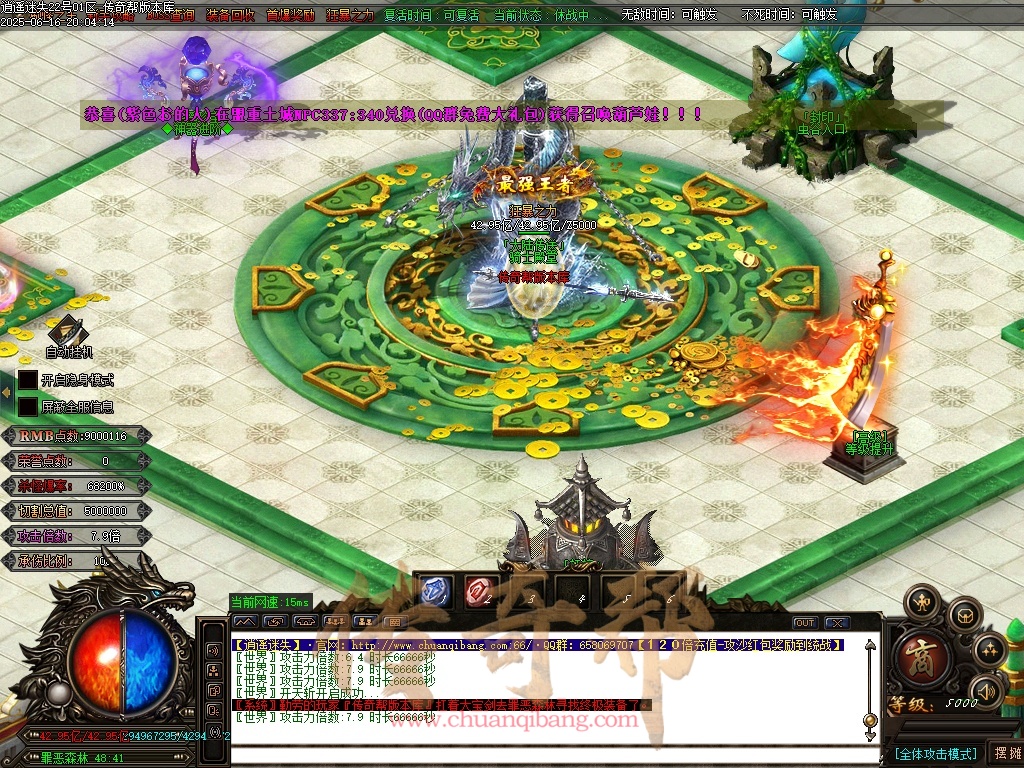Screen dimensions: 1024x768
Task: Close with the X button beside OUT
Action: (835, 623)
